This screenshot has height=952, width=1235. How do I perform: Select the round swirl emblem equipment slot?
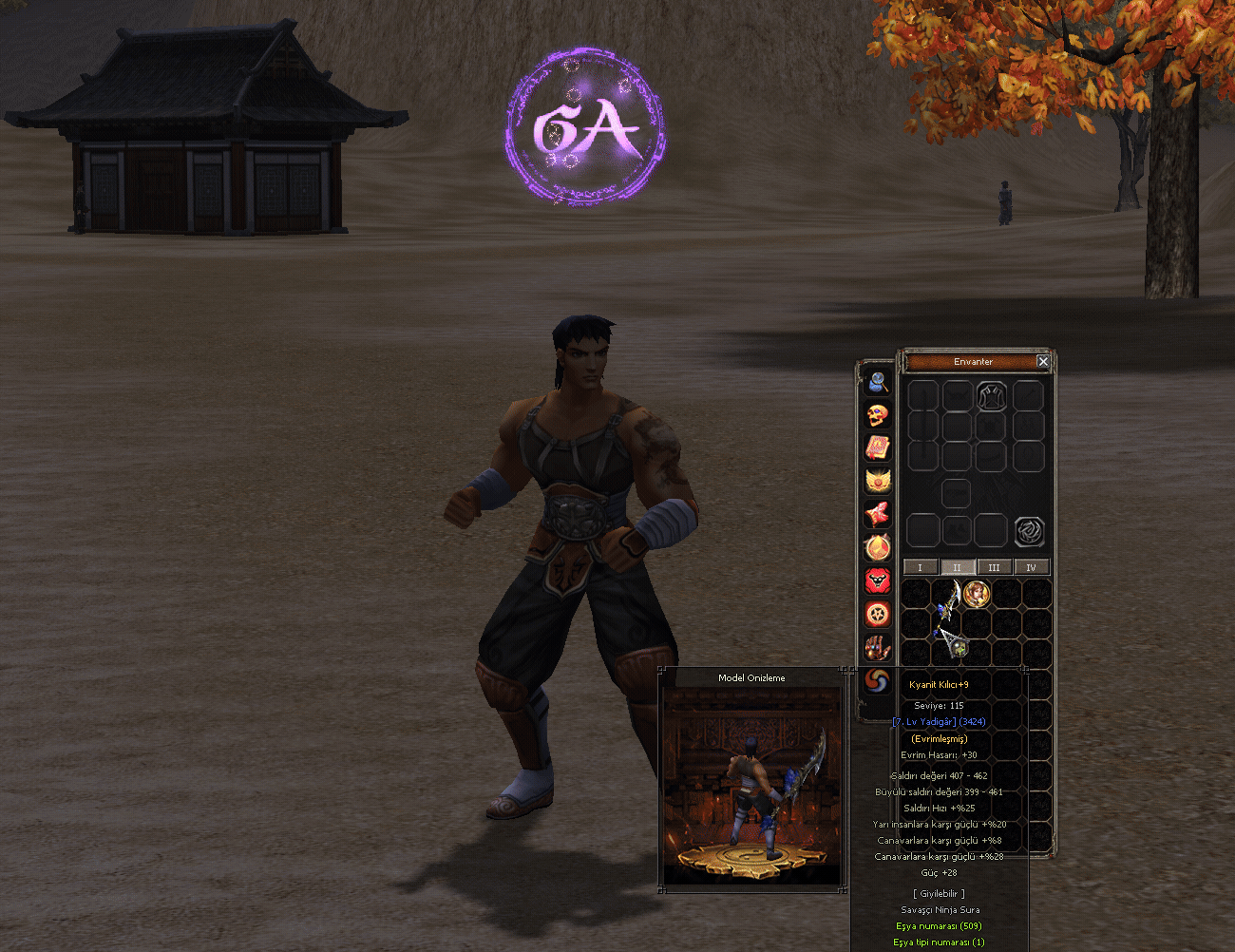(1029, 531)
